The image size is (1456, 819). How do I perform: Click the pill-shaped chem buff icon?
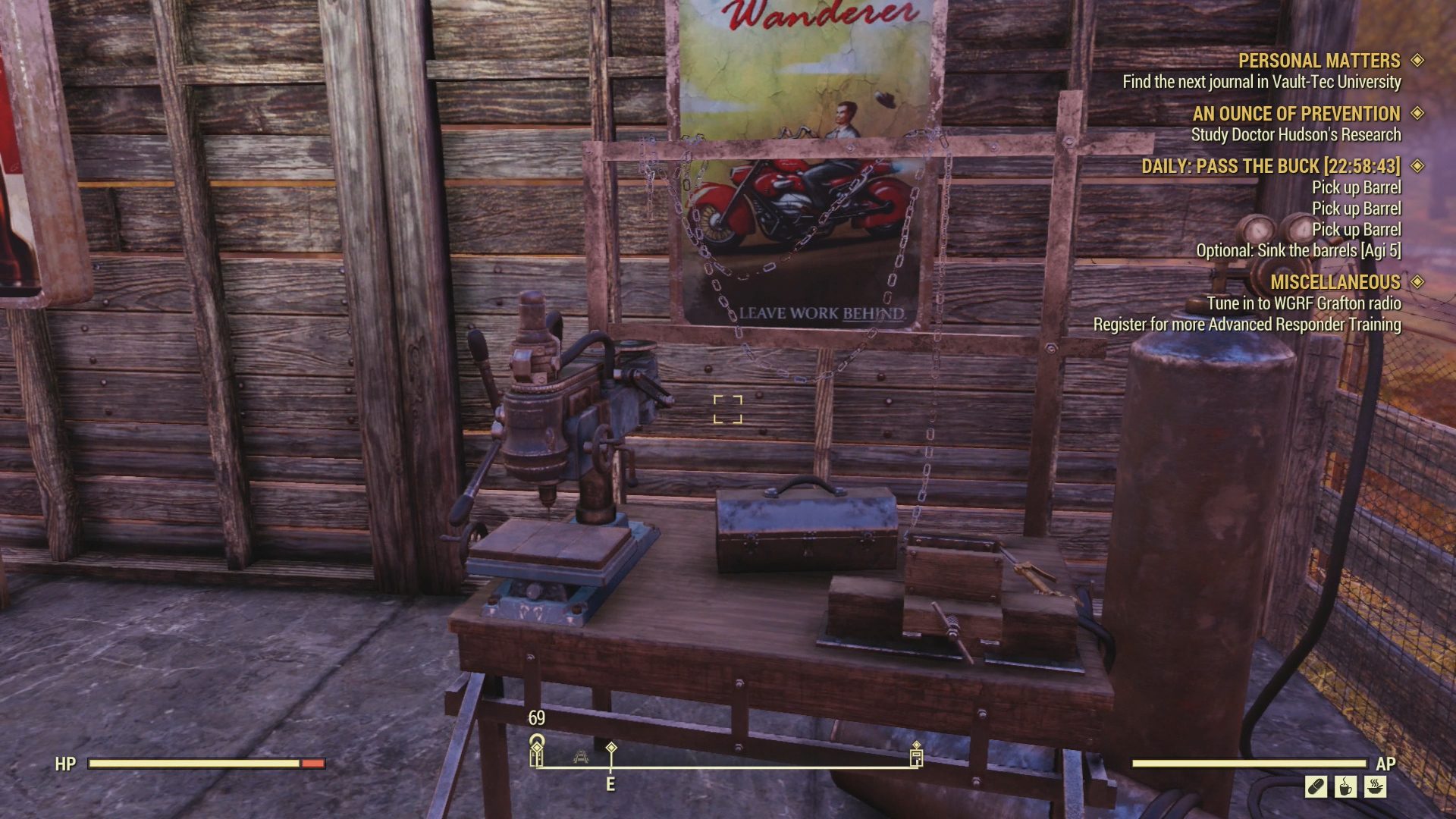(x=1316, y=786)
